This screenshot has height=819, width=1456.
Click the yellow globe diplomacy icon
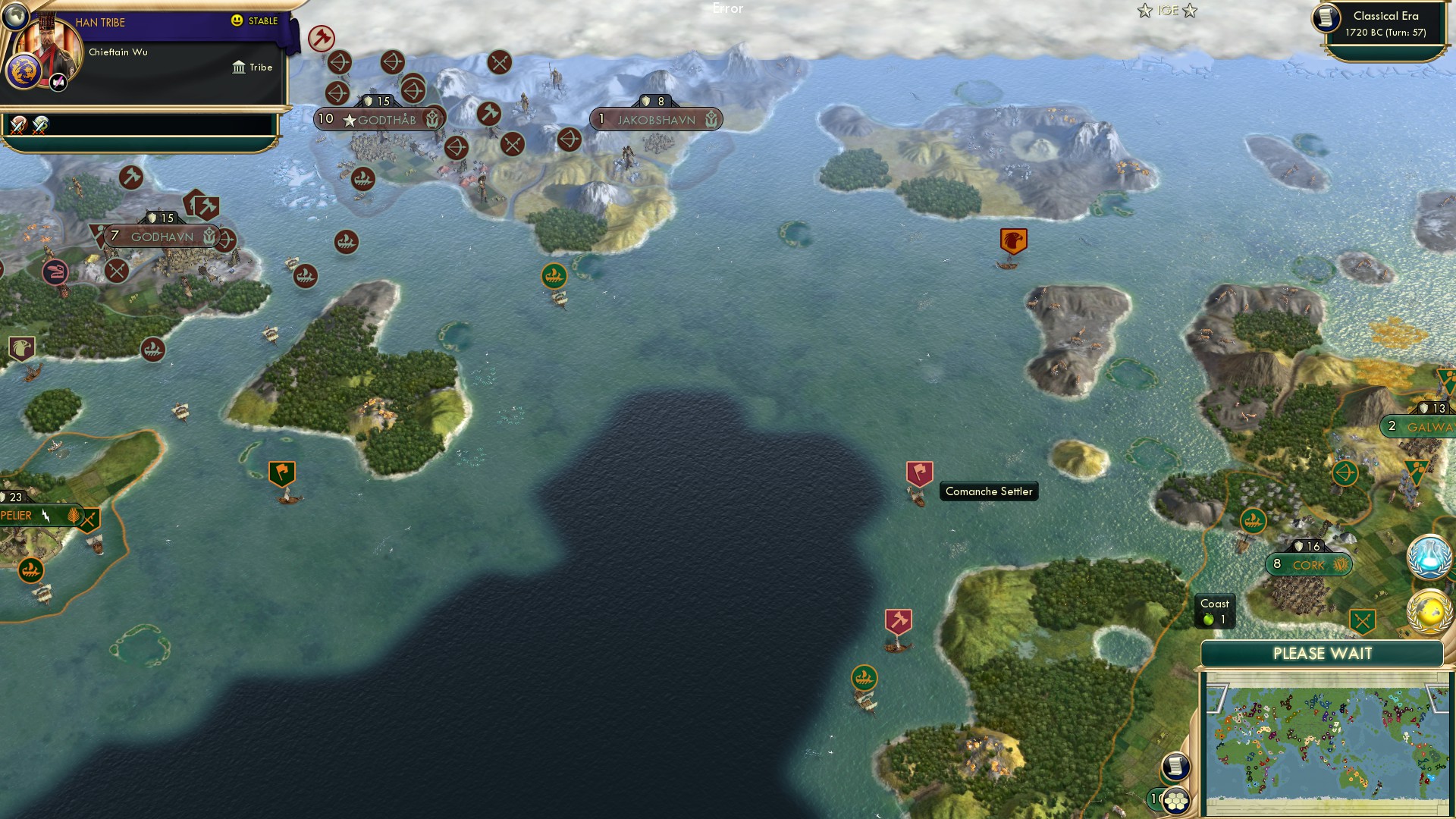click(1429, 608)
